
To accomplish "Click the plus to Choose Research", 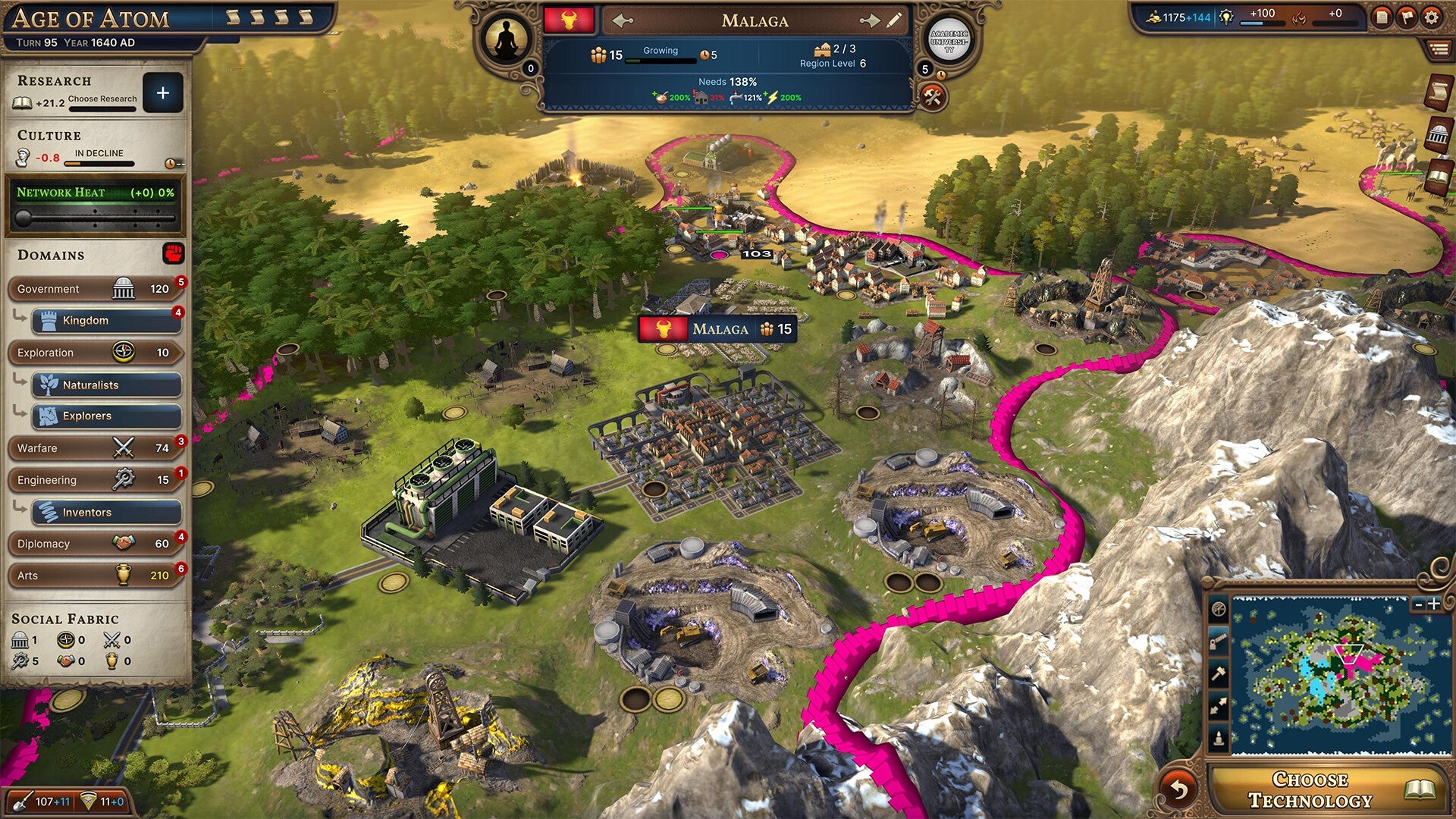I will click(x=163, y=93).
